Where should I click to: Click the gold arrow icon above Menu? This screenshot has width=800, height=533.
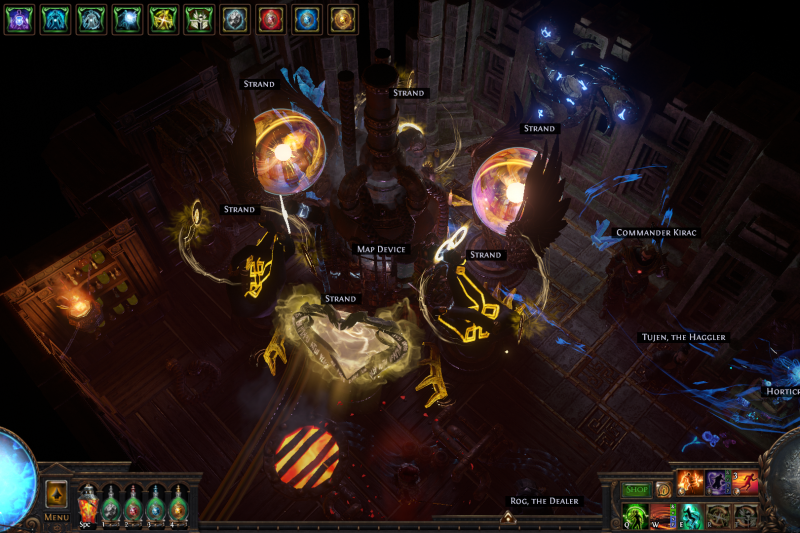pos(57,493)
